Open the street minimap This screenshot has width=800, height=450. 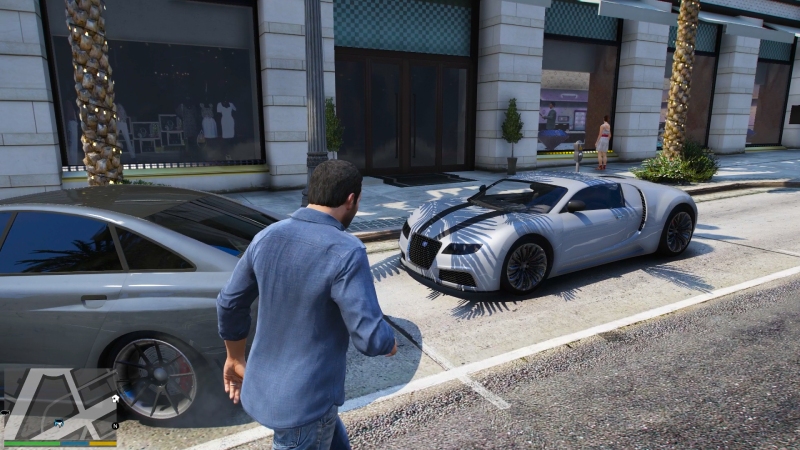coord(60,402)
